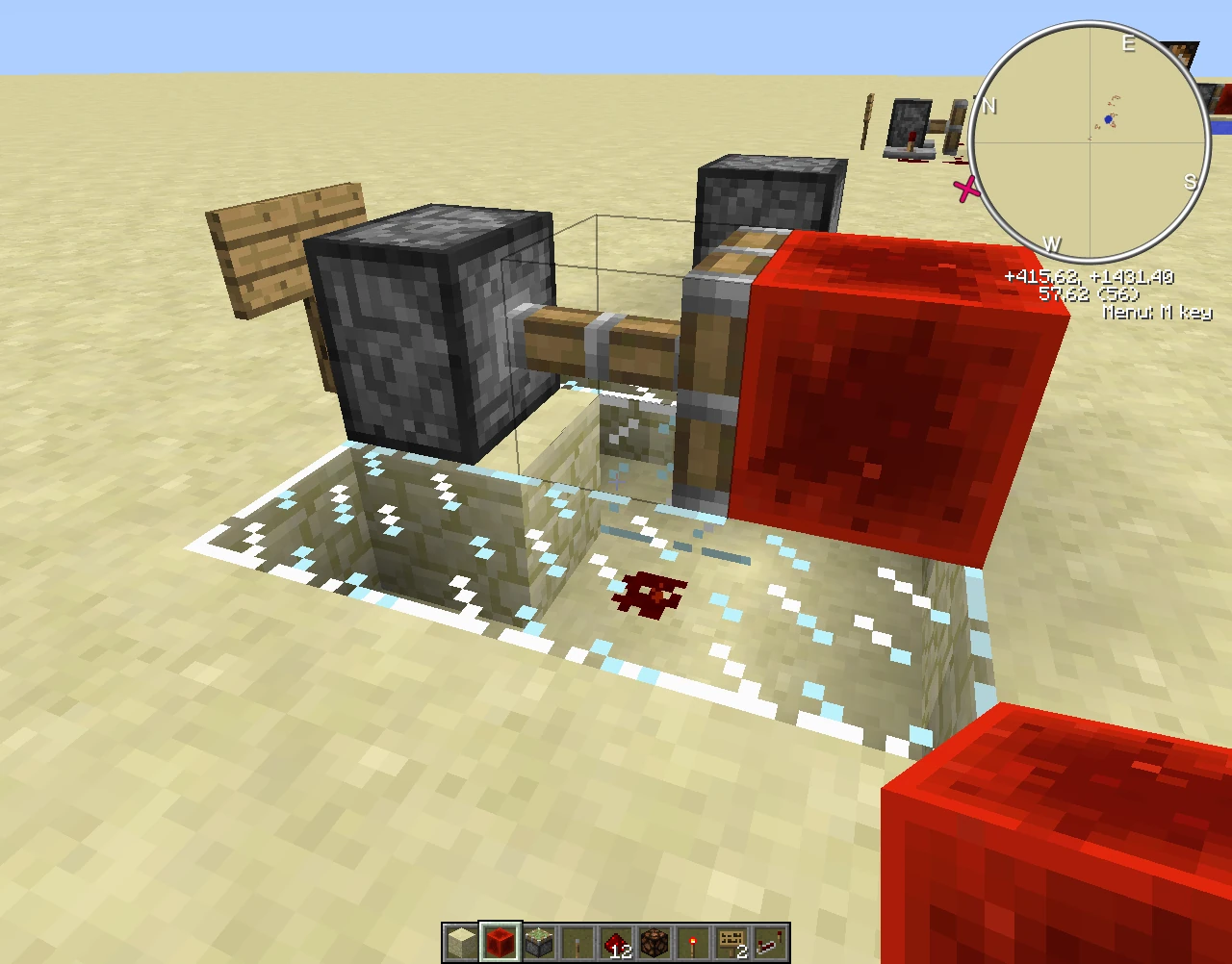
Task: Click the N compass letter on the minimap
Action: coord(988,107)
